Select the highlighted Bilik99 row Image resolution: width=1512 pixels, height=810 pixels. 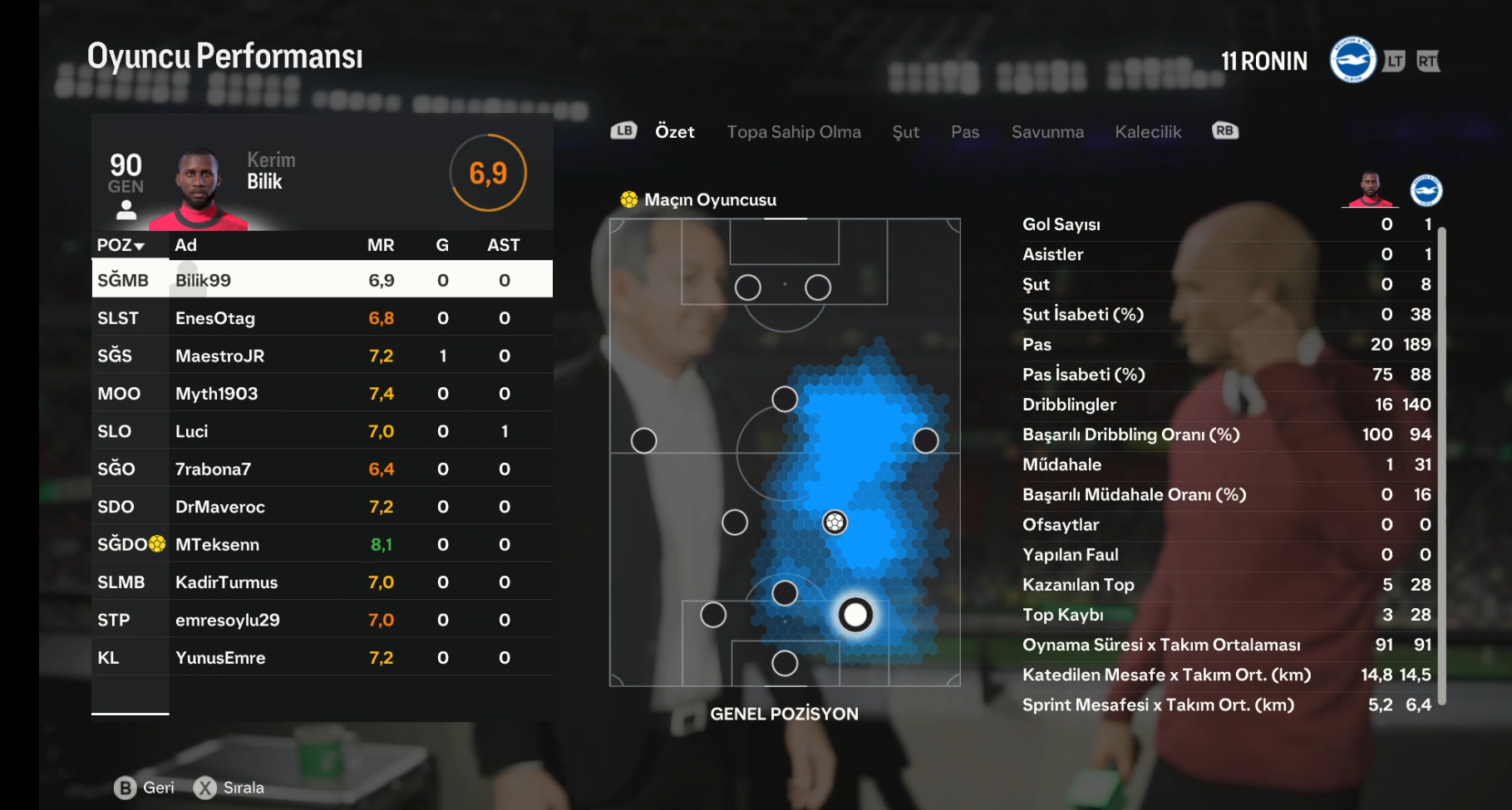(322, 280)
